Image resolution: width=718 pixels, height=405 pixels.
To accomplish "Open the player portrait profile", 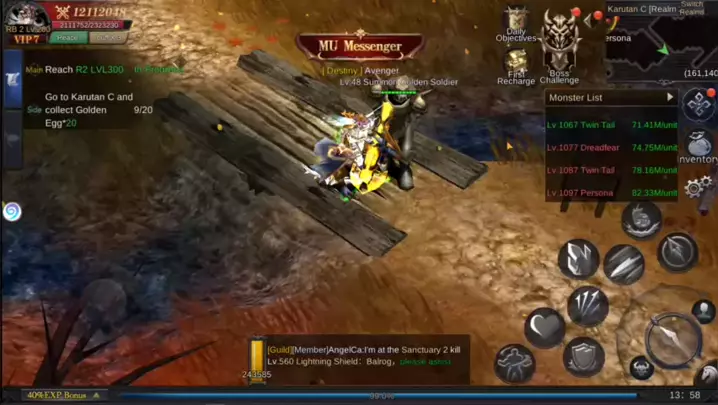I will (25, 15).
